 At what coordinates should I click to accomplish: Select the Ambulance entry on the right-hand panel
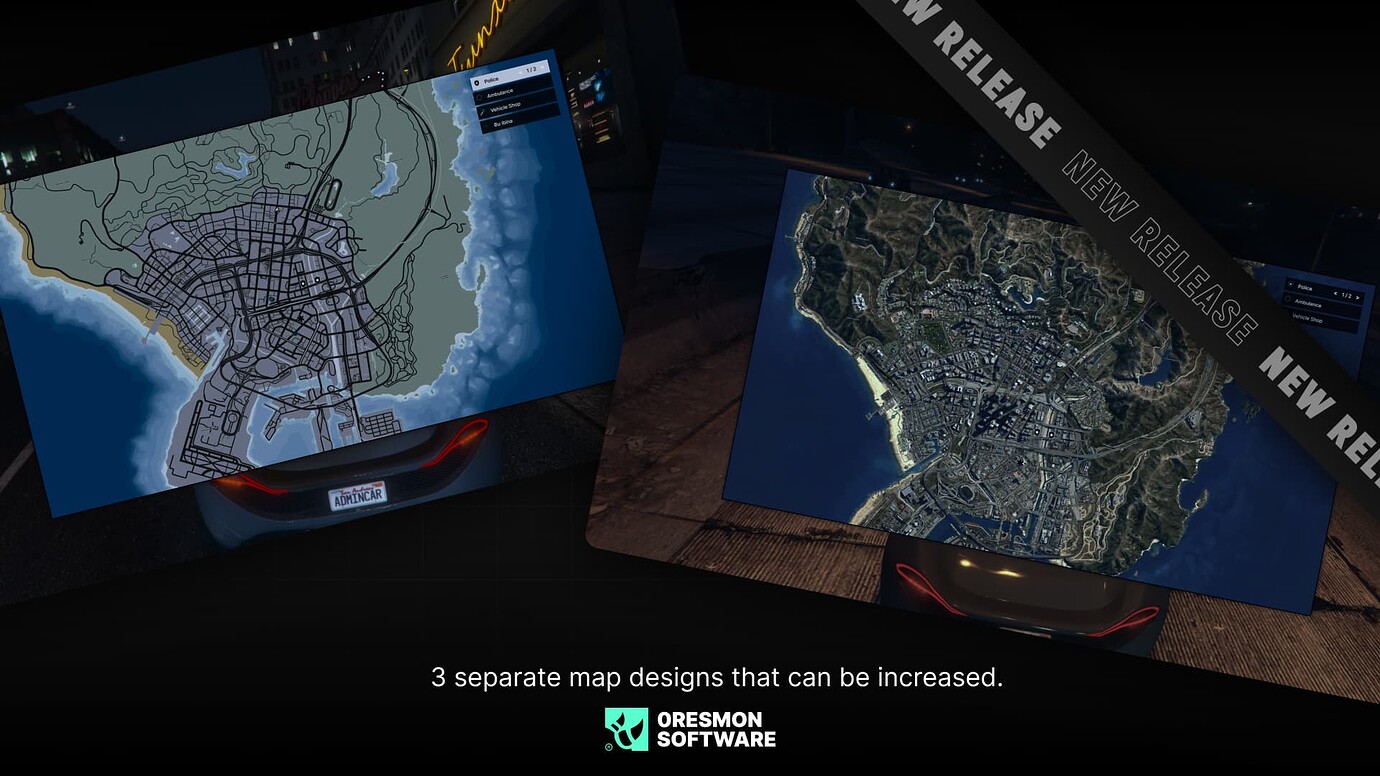pos(1308,304)
